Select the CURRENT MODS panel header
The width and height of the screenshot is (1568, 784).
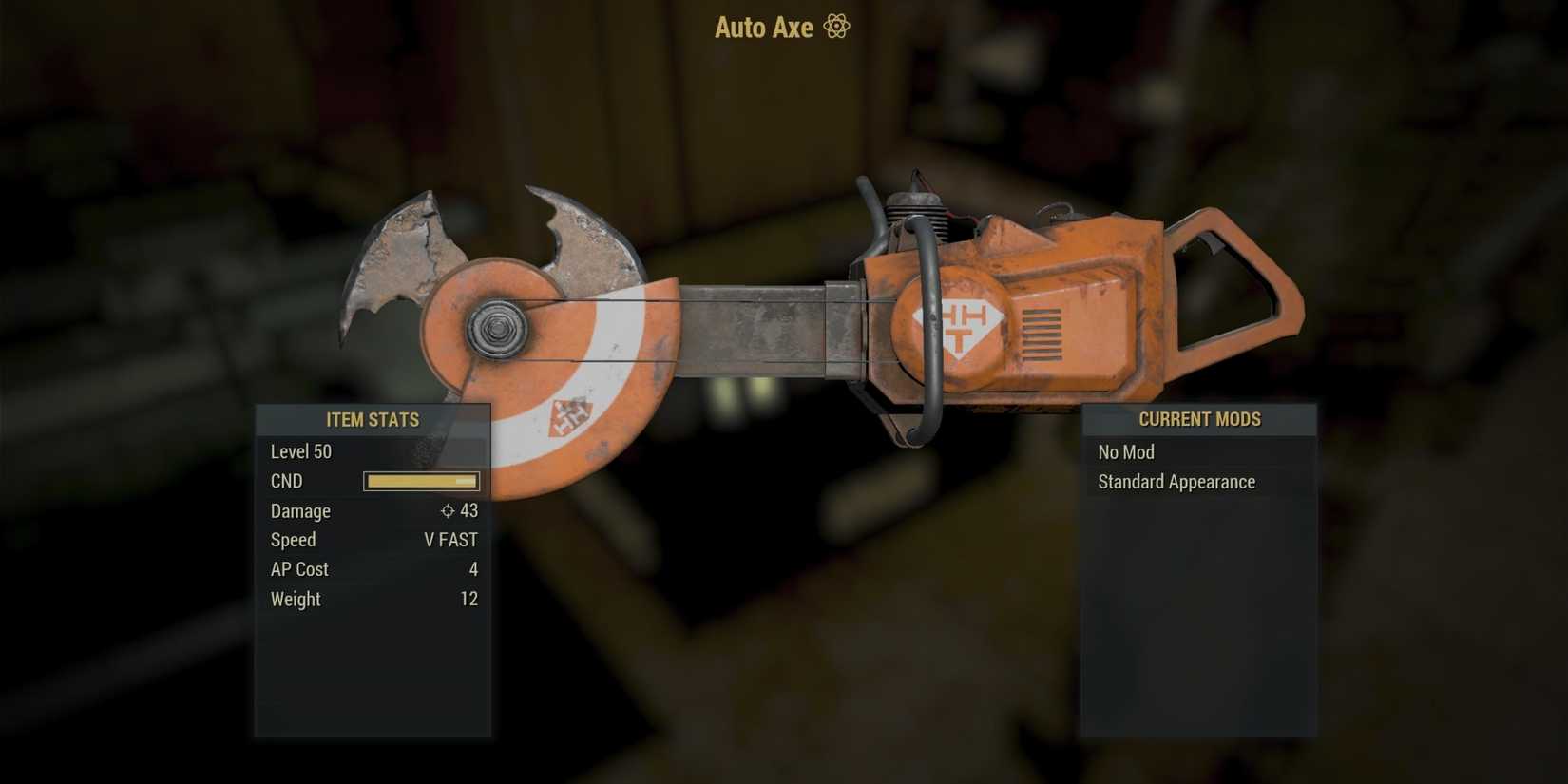(1199, 419)
